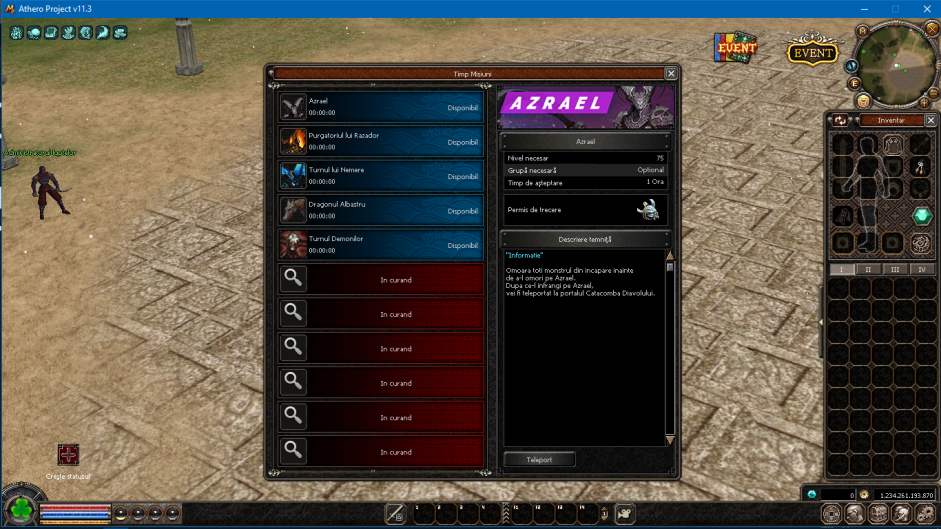The height and width of the screenshot is (529, 941).
Task: Choose Purgatoriul lui Razador from the list
Action: 380,142
